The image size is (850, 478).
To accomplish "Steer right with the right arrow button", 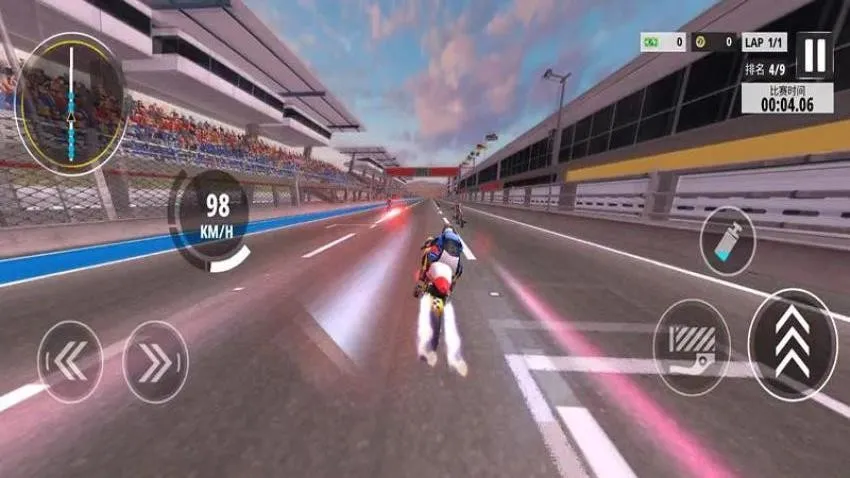I will (155, 361).
